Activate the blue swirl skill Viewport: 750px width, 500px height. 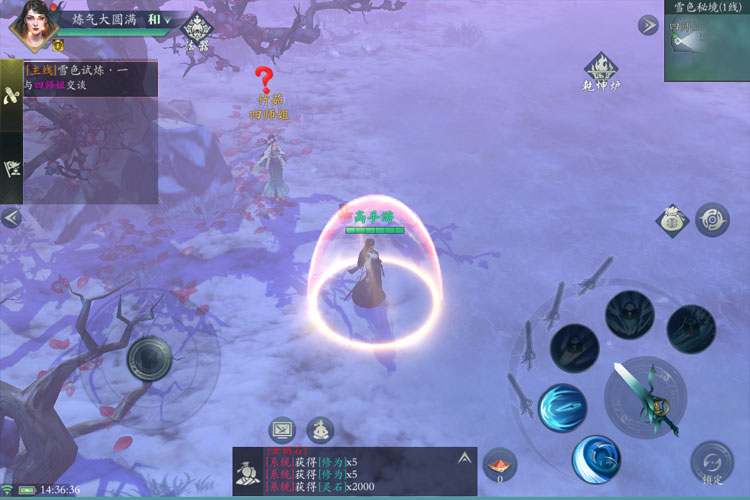(562, 408)
